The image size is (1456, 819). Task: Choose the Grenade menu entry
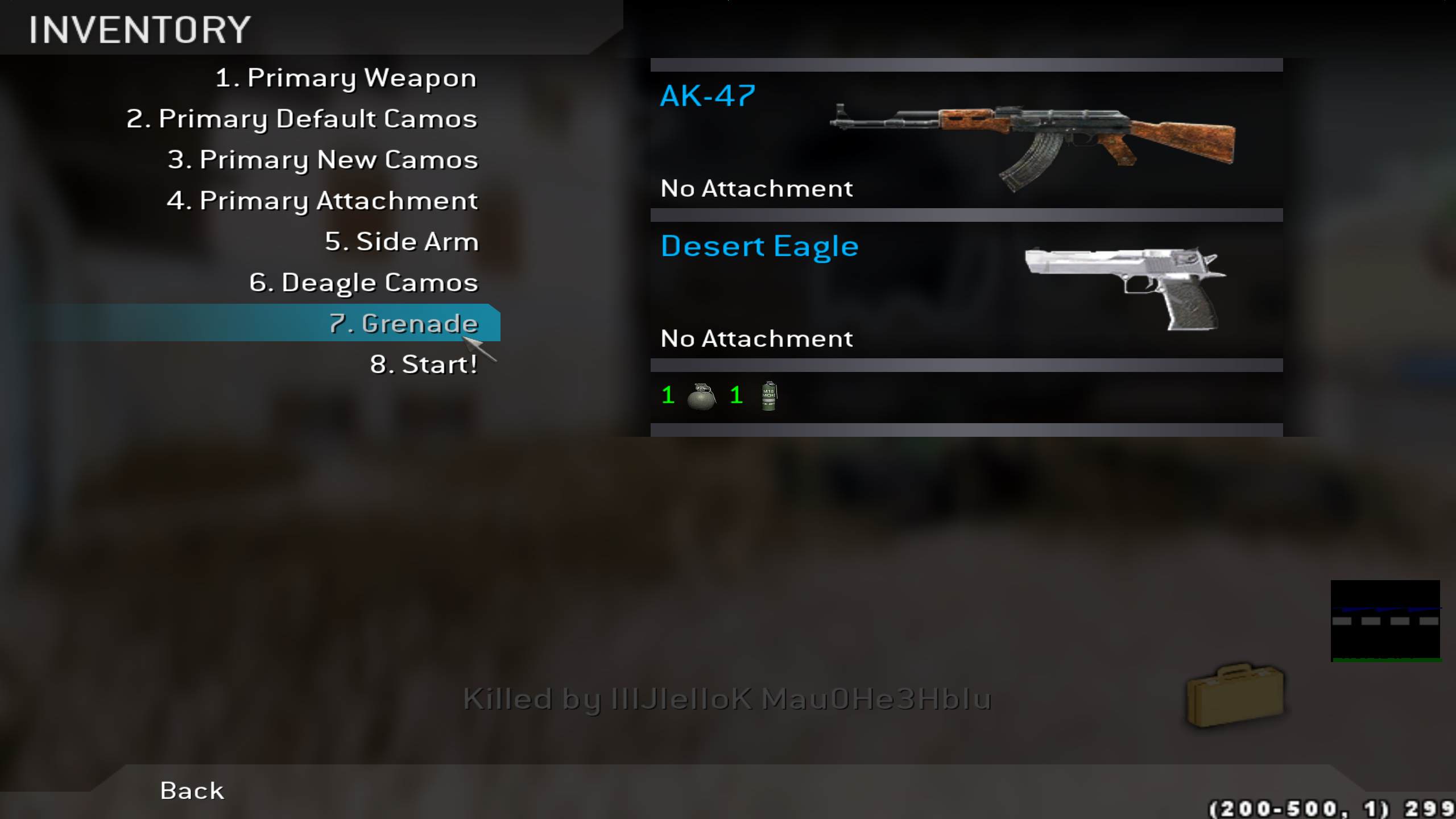click(403, 324)
